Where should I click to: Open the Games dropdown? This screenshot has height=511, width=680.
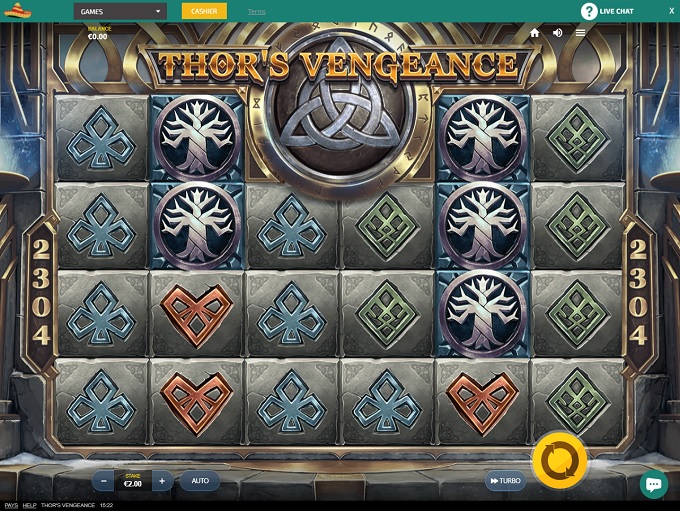119,11
